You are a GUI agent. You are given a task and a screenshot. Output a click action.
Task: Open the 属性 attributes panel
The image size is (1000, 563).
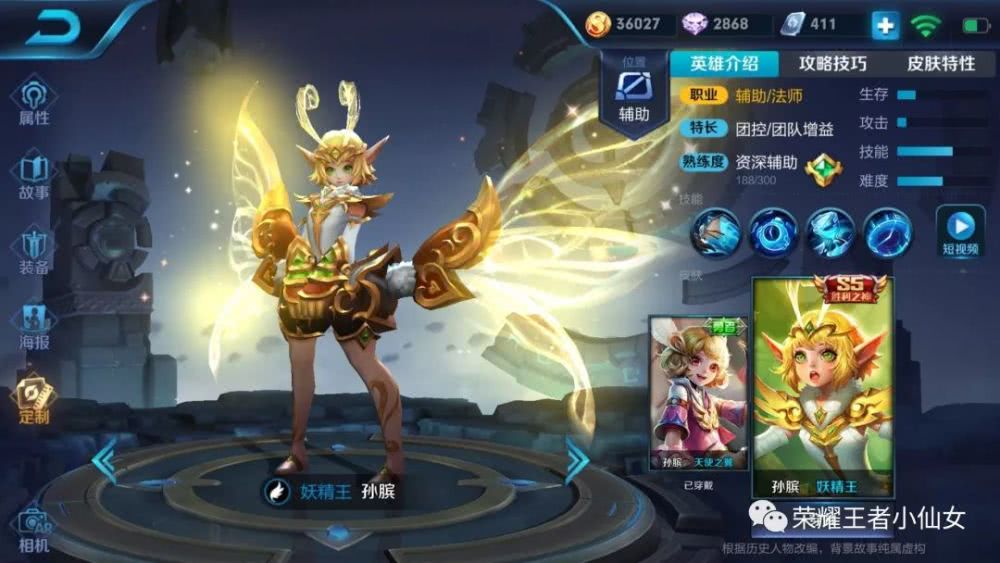(x=33, y=101)
